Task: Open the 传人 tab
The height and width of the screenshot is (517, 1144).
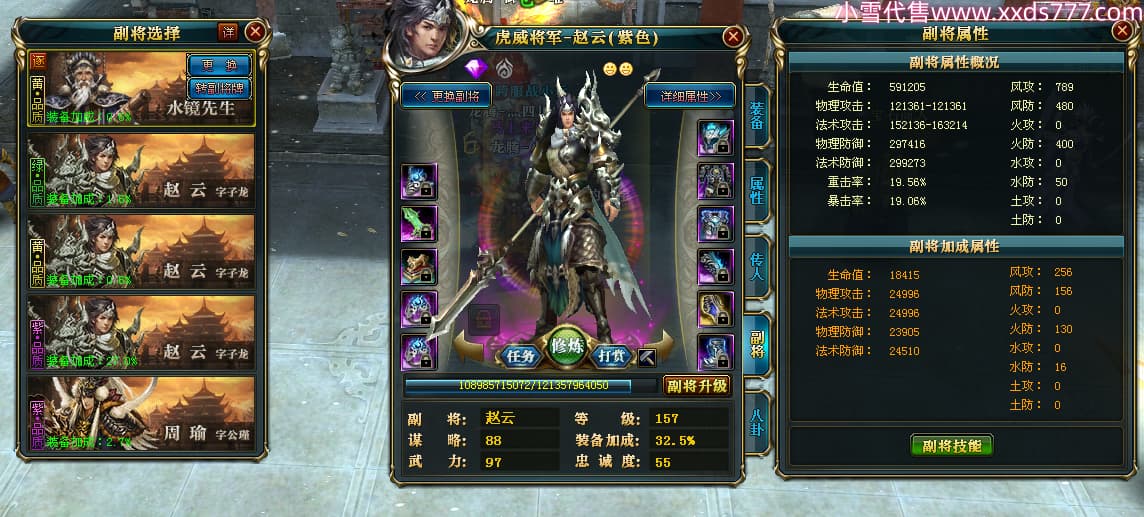Action: (757, 265)
